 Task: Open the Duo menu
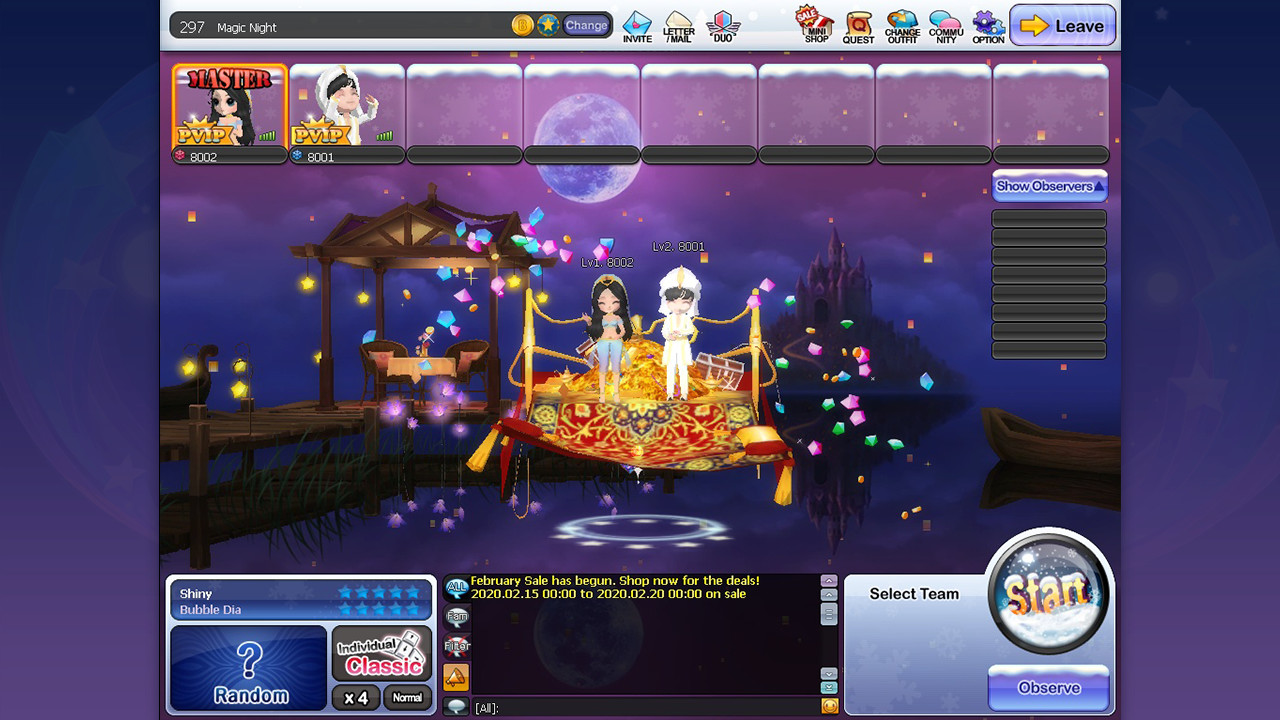tap(722, 24)
